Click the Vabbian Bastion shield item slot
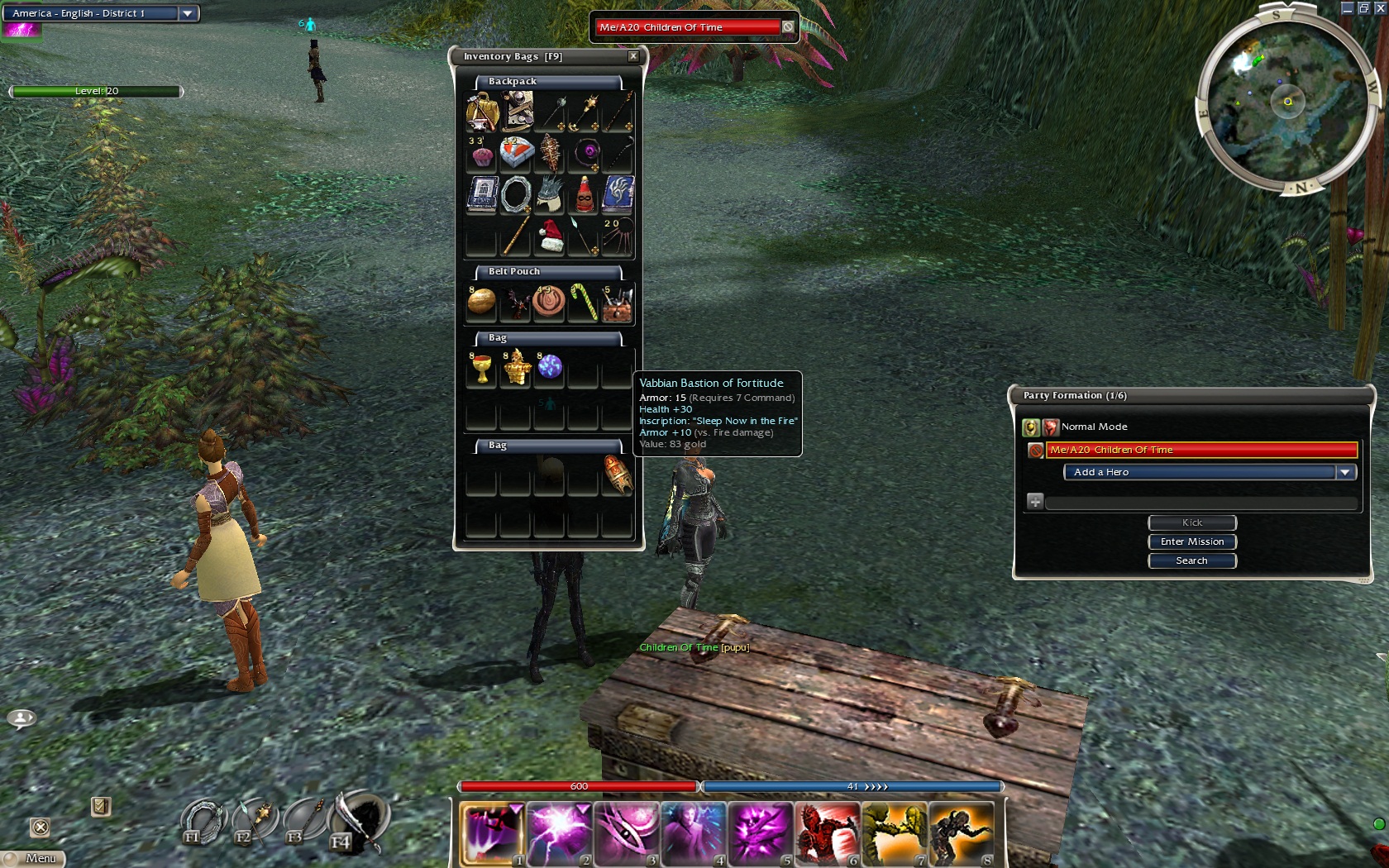 coord(617,475)
